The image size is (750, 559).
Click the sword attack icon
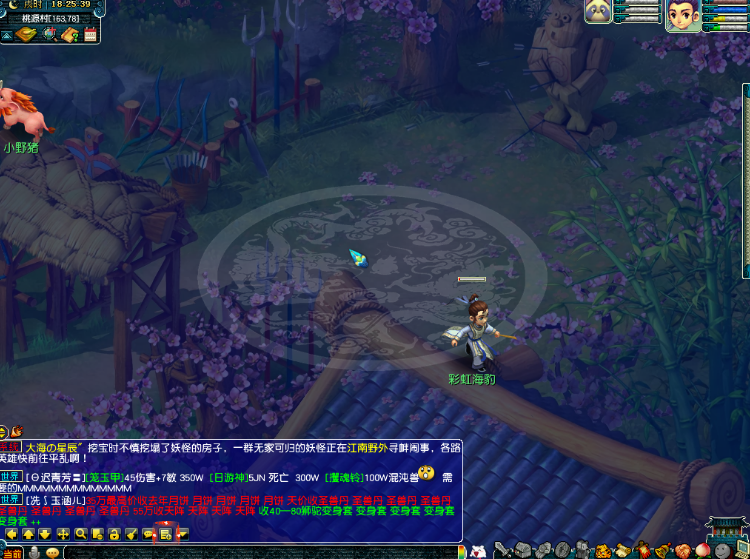click(505, 550)
